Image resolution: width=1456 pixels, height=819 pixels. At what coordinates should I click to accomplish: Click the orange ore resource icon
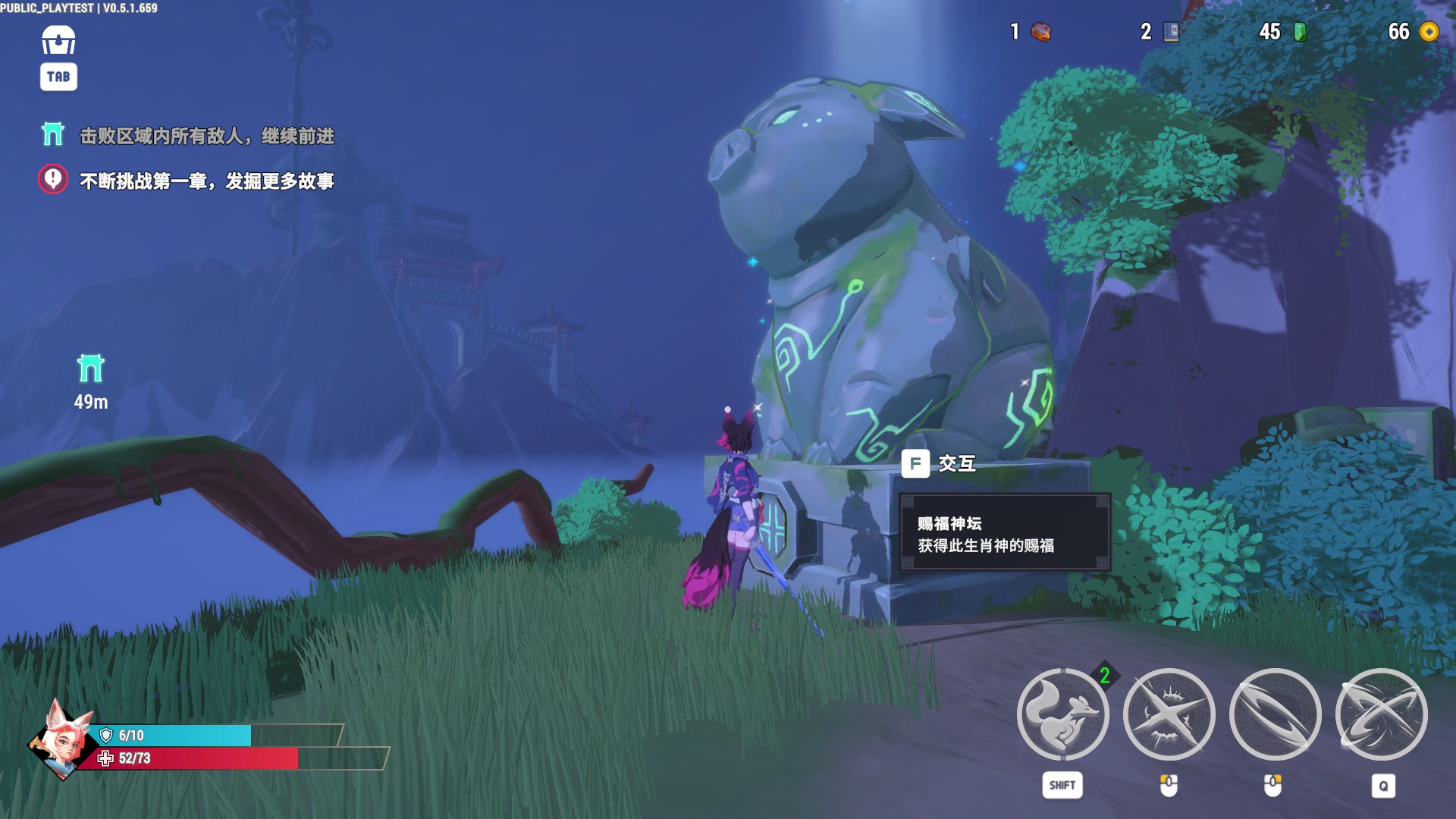coord(1041,31)
